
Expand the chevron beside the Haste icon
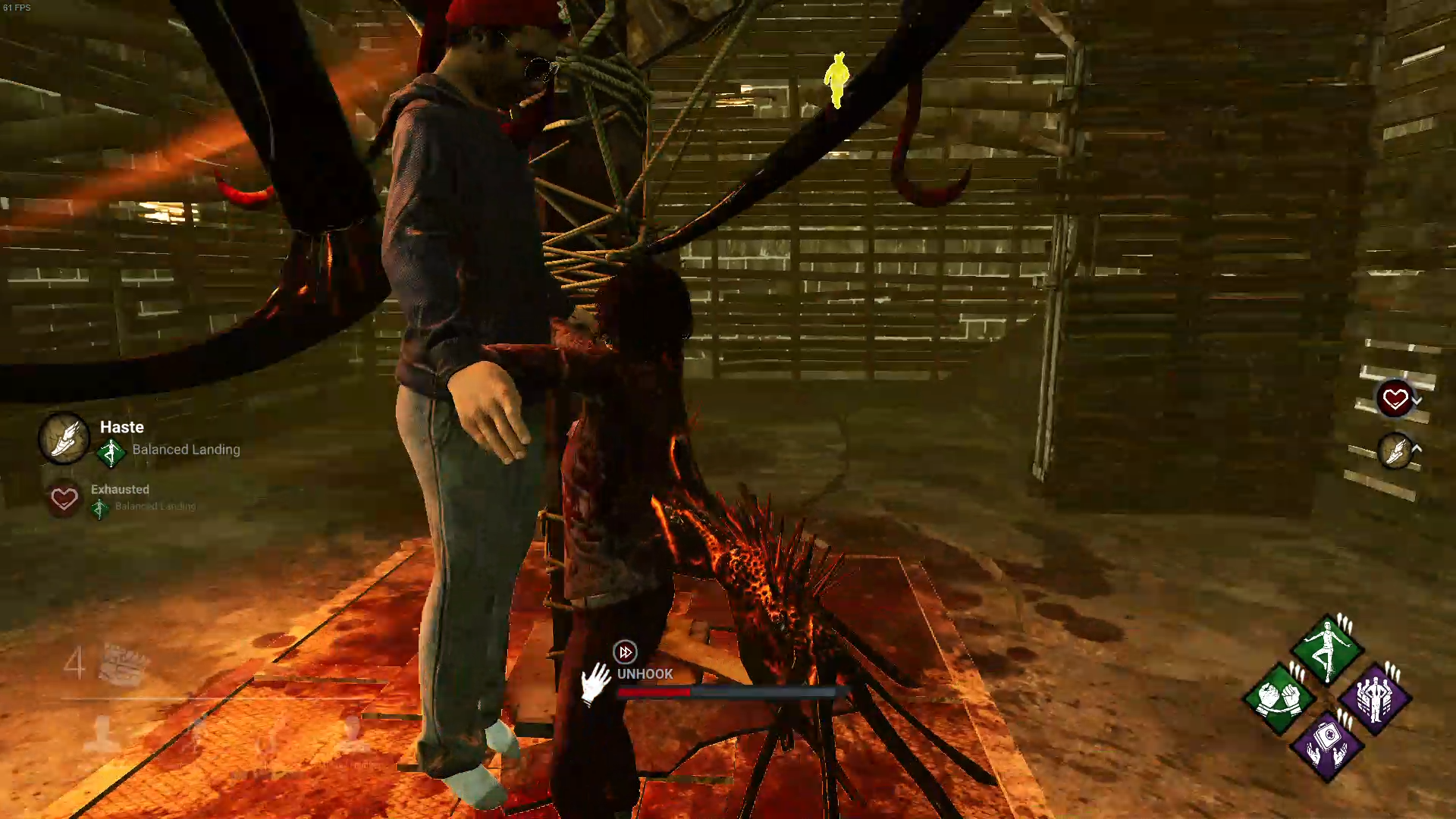pyautogui.click(x=1417, y=448)
